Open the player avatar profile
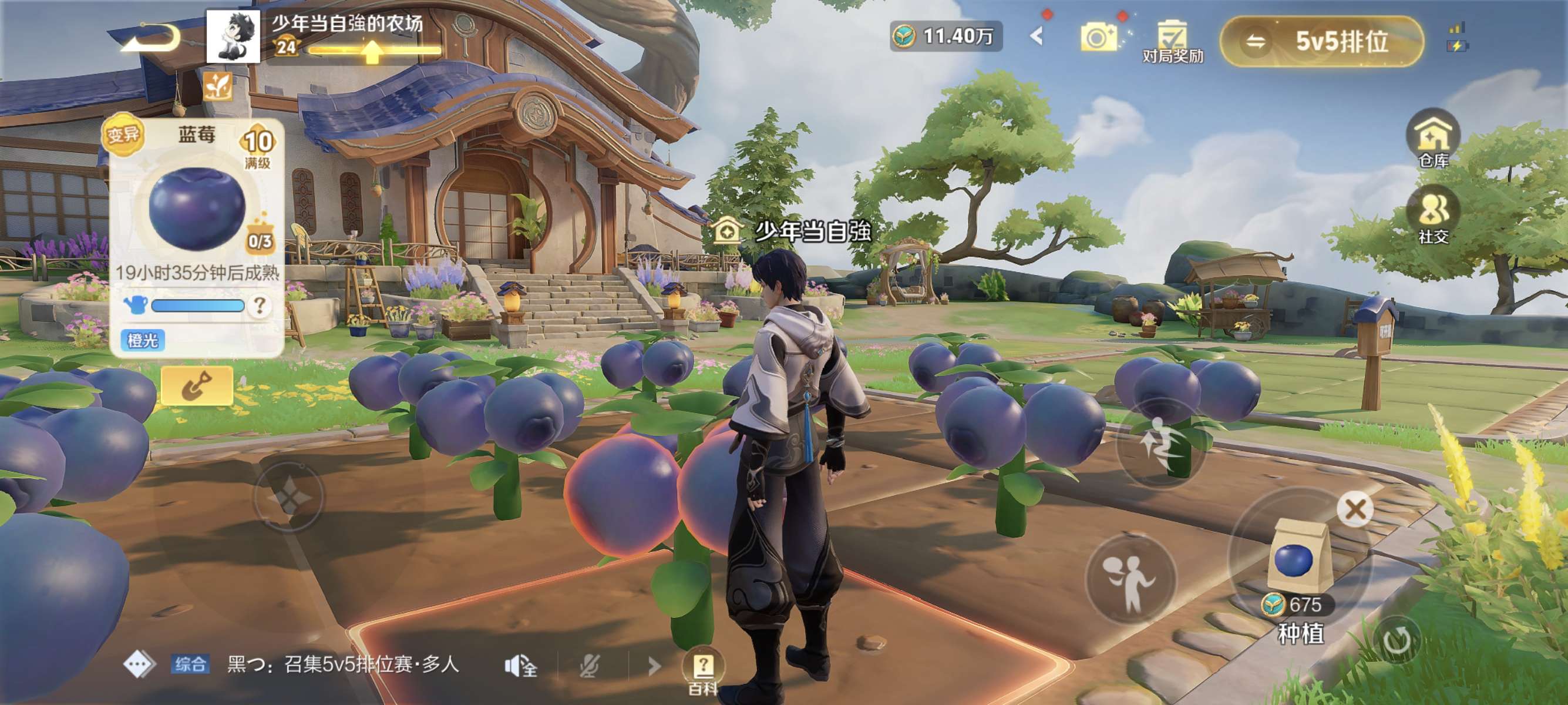 tap(233, 36)
